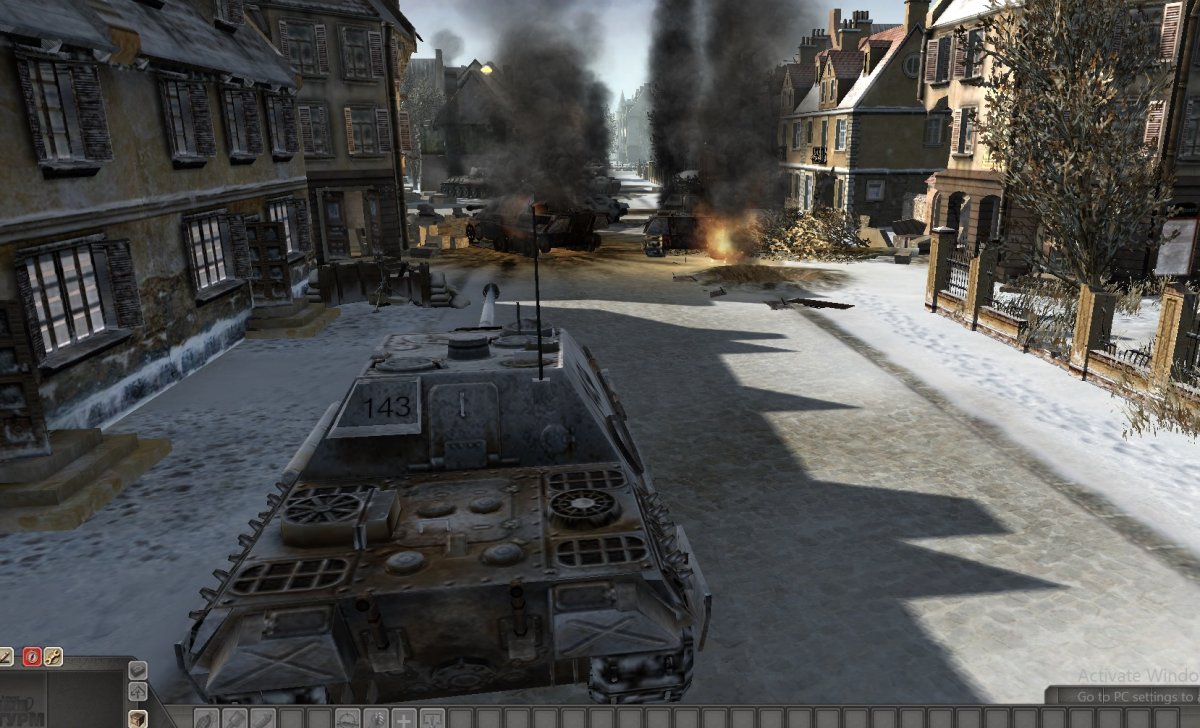Select the plus sign slot in the action bar
This screenshot has width=1200, height=728.
(x=404, y=718)
